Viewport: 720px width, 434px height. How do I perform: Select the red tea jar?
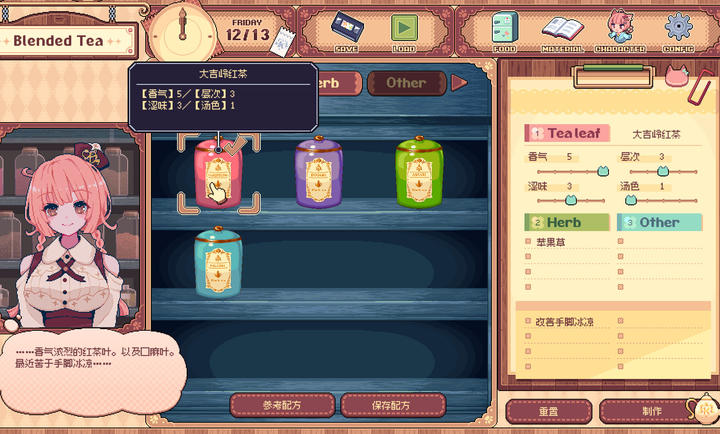pyautogui.click(x=218, y=173)
